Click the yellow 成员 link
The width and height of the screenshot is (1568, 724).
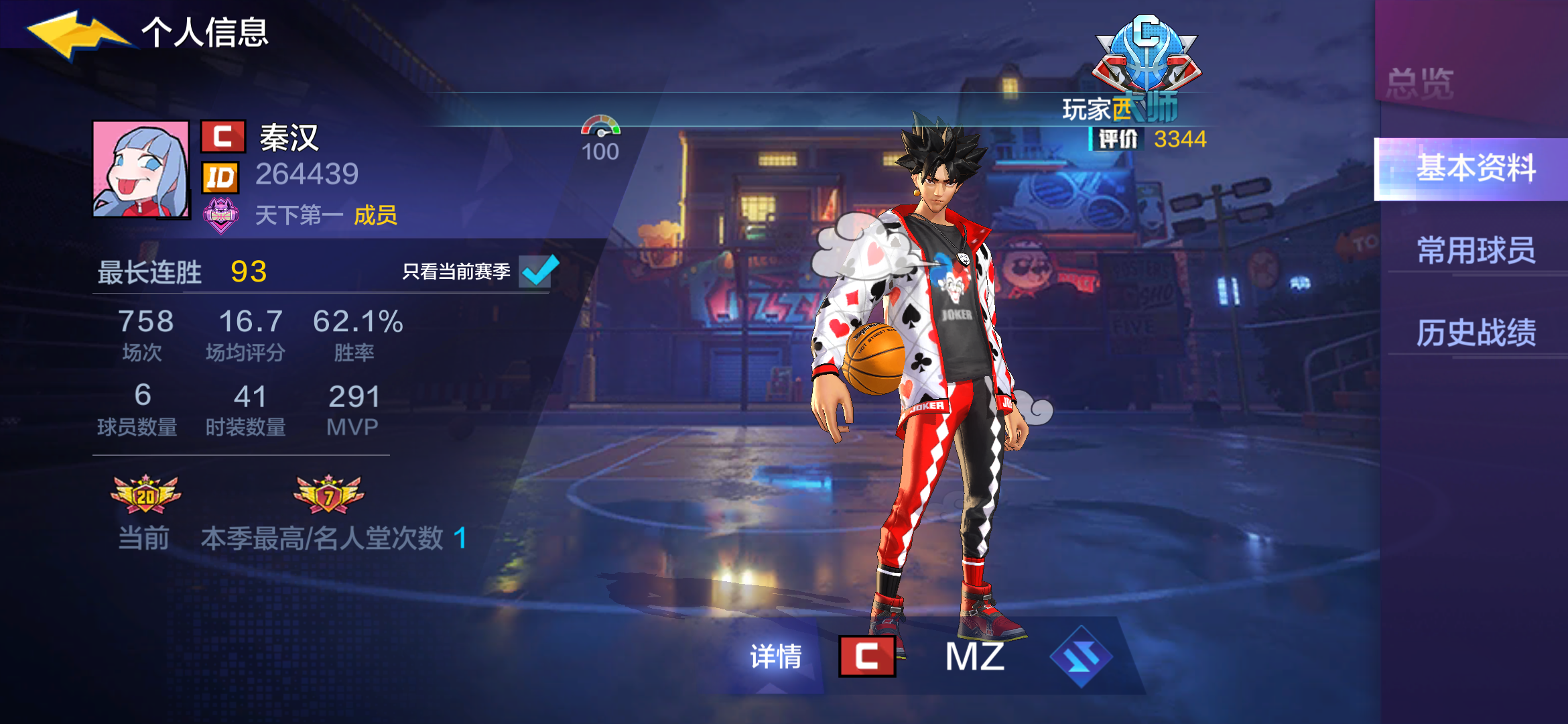[x=377, y=217]
